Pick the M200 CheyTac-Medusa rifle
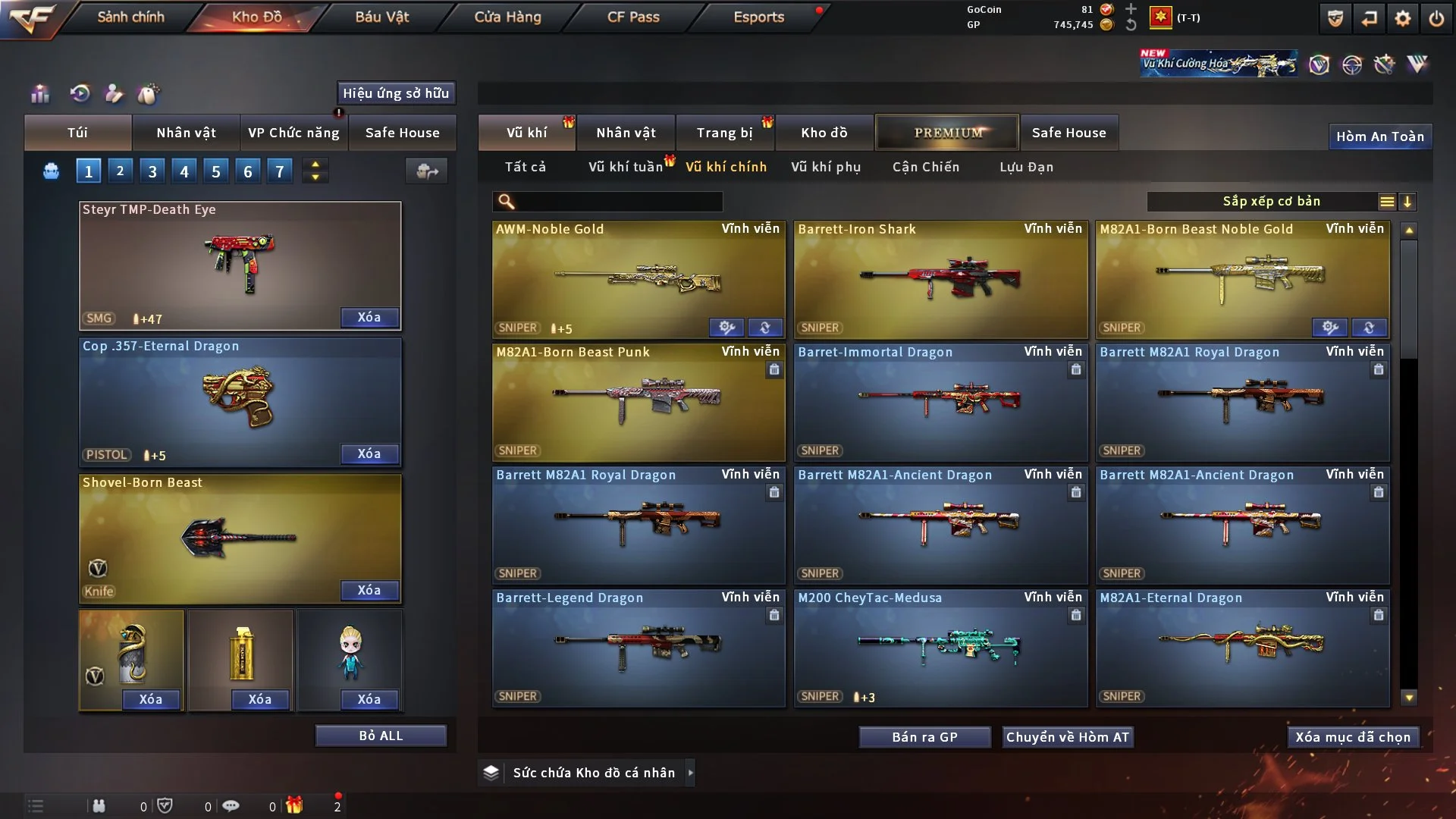This screenshot has height=819, width=1456. point(940,648)
